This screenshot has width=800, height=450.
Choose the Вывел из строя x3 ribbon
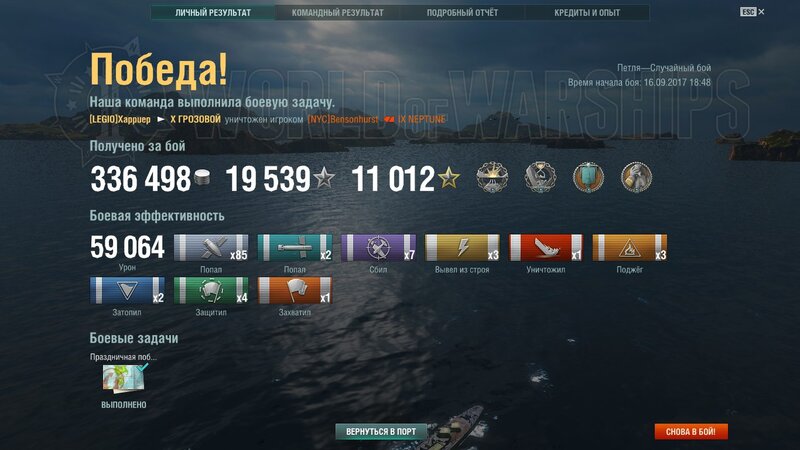point(462,248)
